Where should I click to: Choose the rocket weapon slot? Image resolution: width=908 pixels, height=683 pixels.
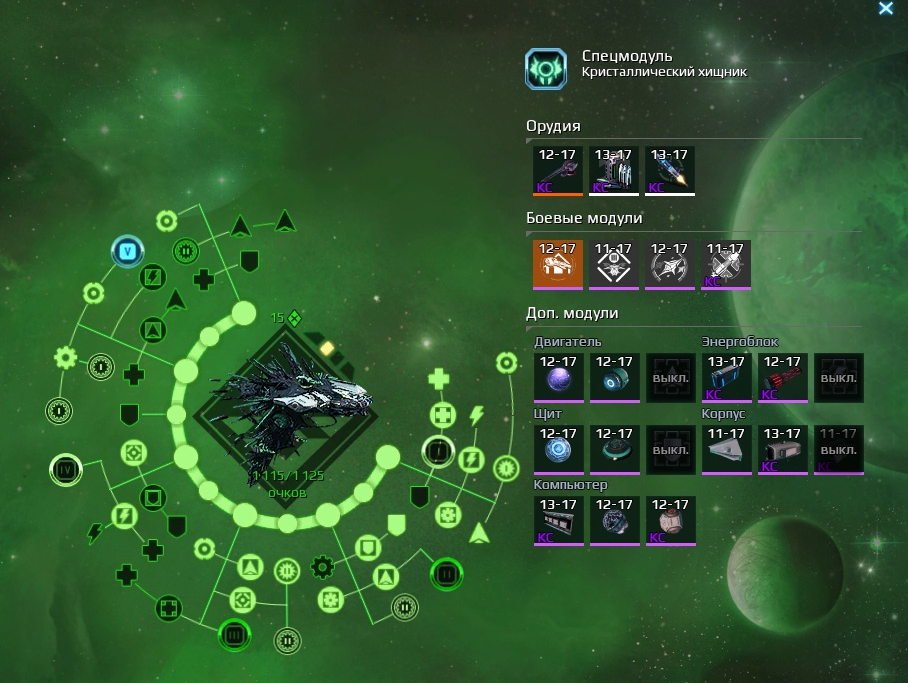click(669, 171)
